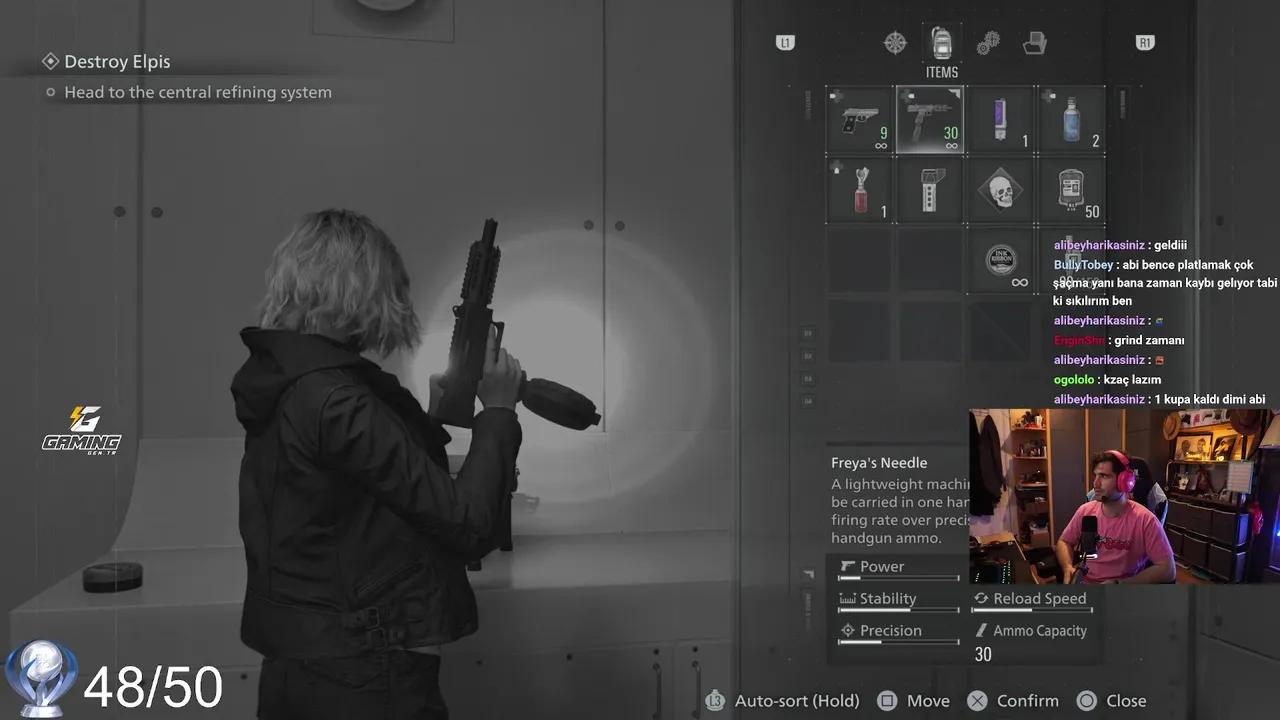Select Freya's Needle machine pistol slot
The image size is (1280, 720).
pos(929,119)
